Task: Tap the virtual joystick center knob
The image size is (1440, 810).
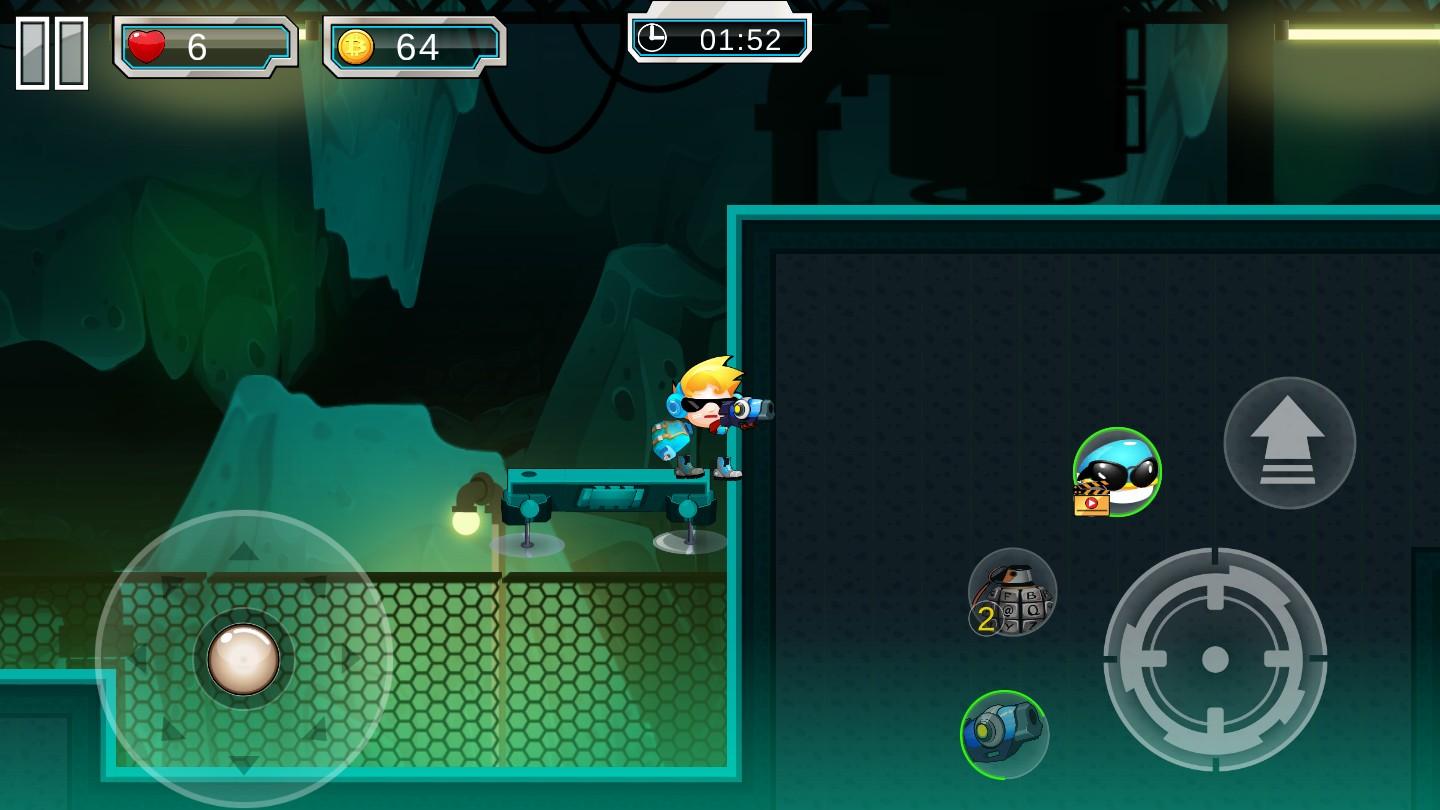Action: [x=243, y=659]
